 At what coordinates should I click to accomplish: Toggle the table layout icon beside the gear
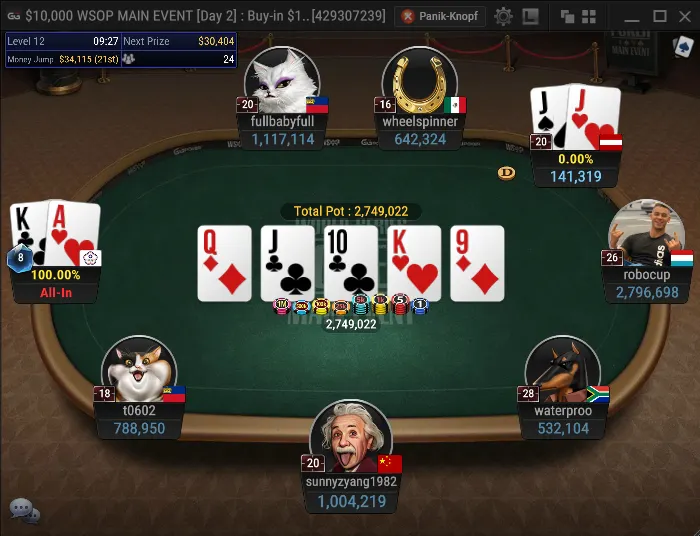click(x=530, y=16)
